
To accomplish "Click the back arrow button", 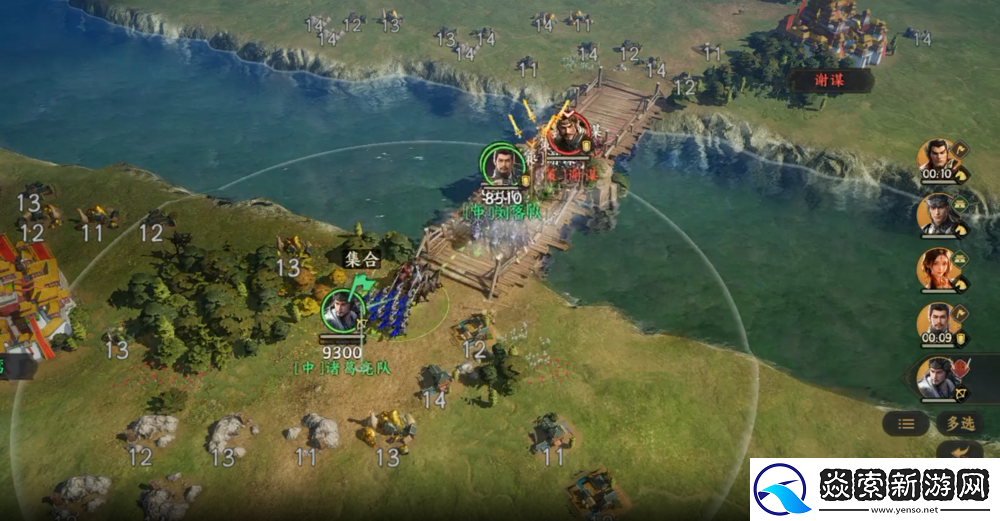I will 965,451.
